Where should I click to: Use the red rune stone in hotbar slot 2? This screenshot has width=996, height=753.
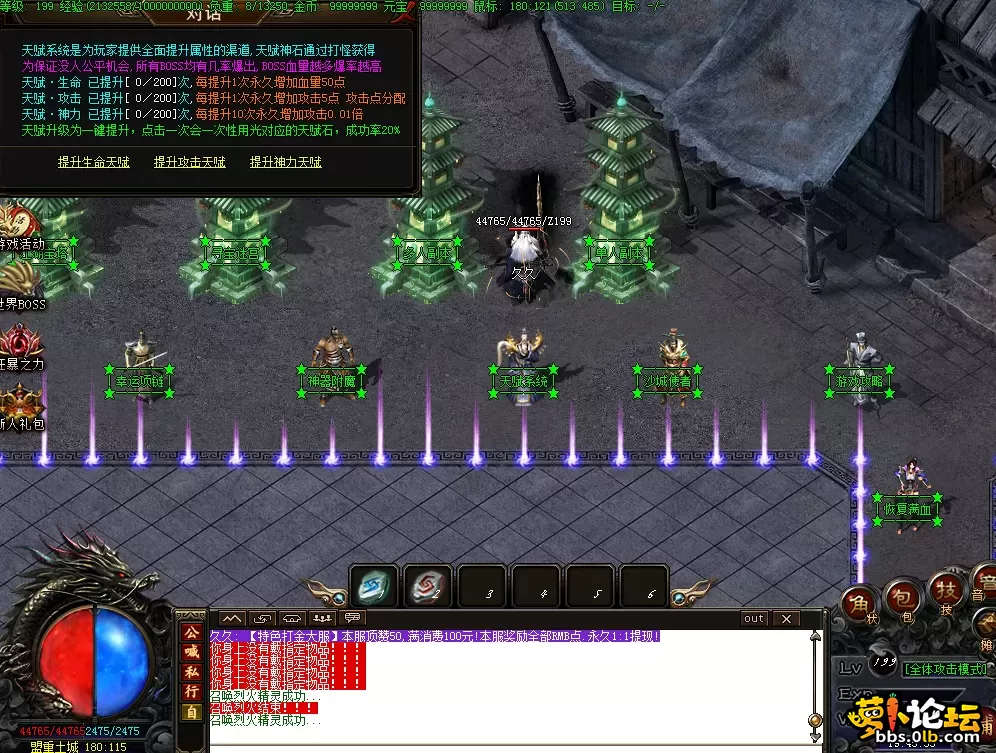click(429, 587)
